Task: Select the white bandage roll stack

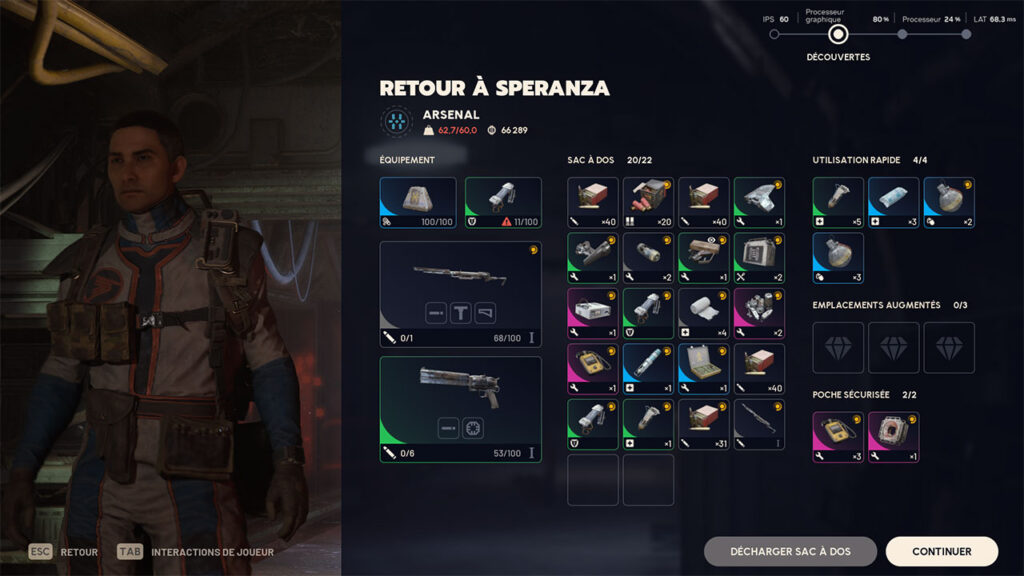Action: (703, 313)
